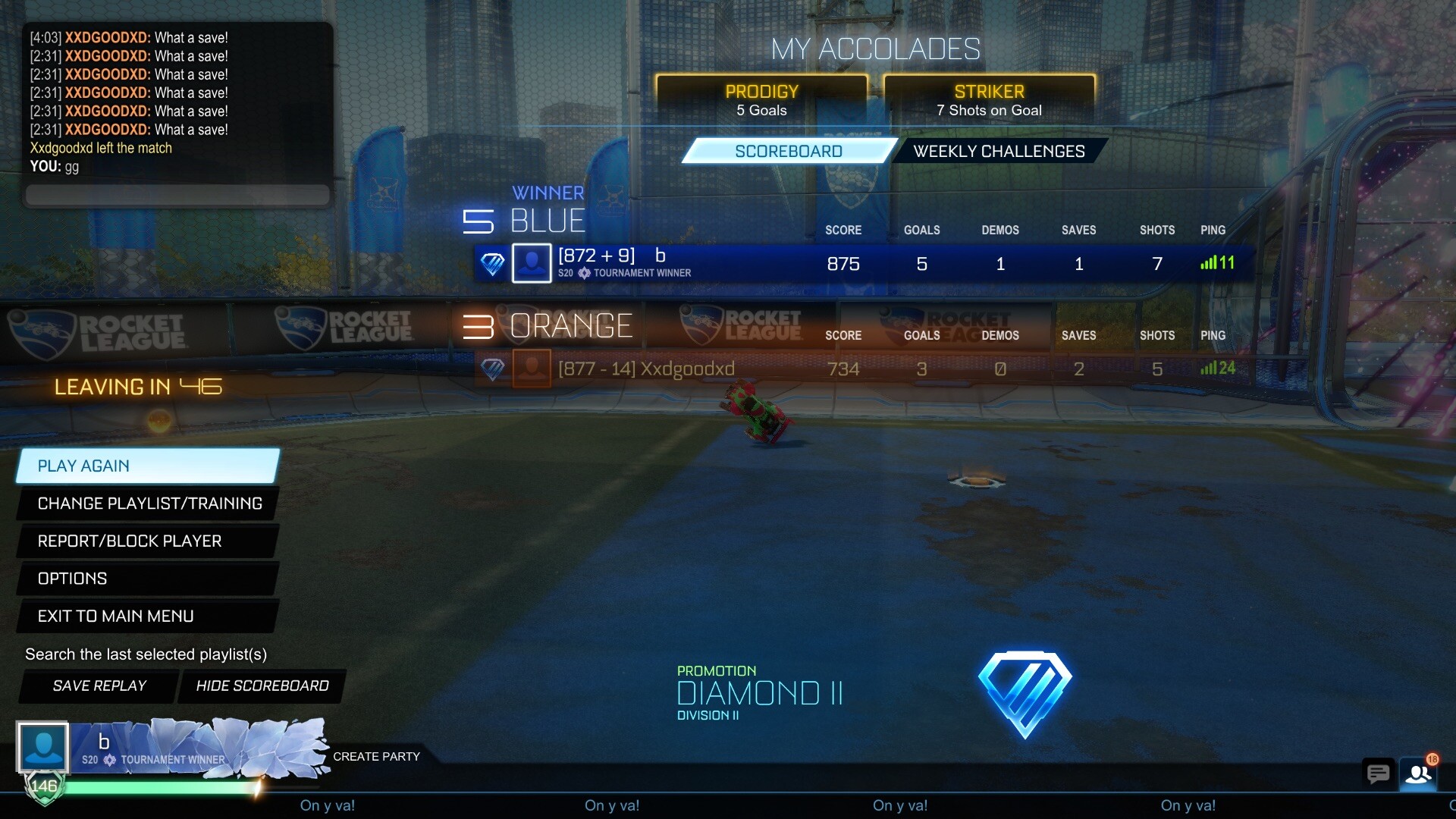Open the Weekly Challenges tab
1456x819 pixels.
[x=998, y=150]
